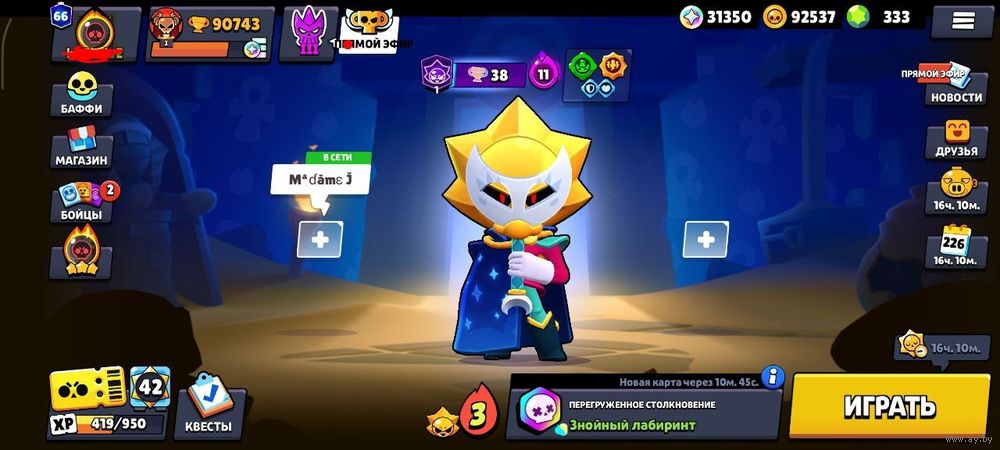1000x450 pixels.
Task: Open the hamburger menu
Action: coord(962,20)
